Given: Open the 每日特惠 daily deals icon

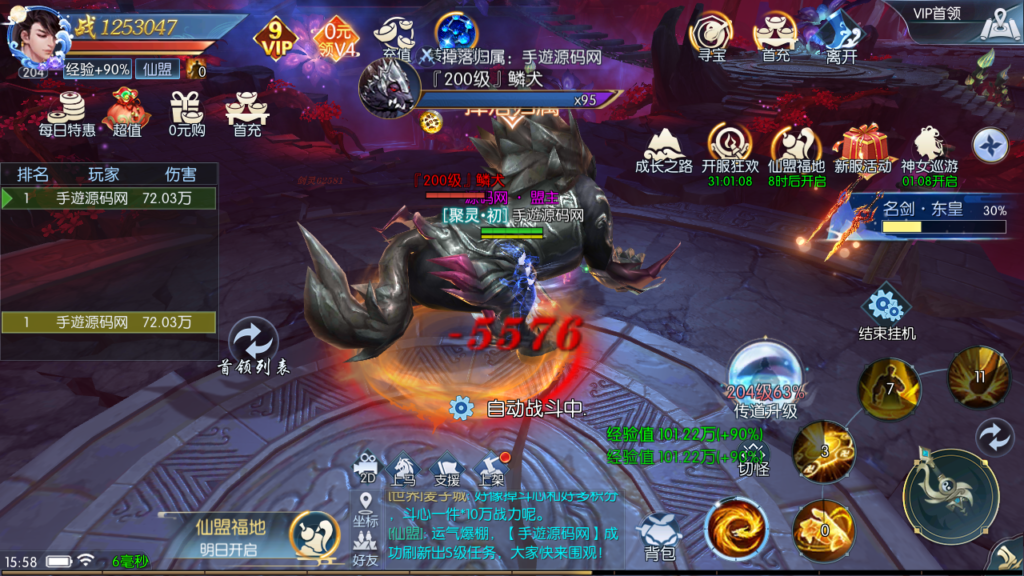Looking at the screenshot, I should point(68,109).
